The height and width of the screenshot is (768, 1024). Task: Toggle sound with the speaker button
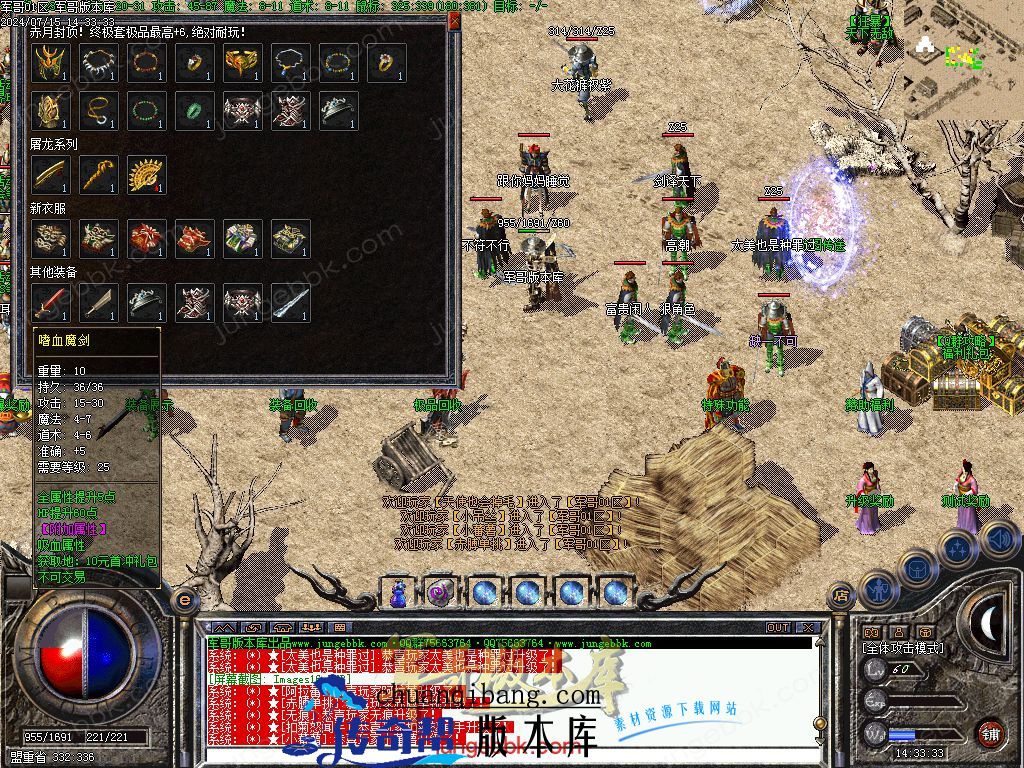(1001, 539)
